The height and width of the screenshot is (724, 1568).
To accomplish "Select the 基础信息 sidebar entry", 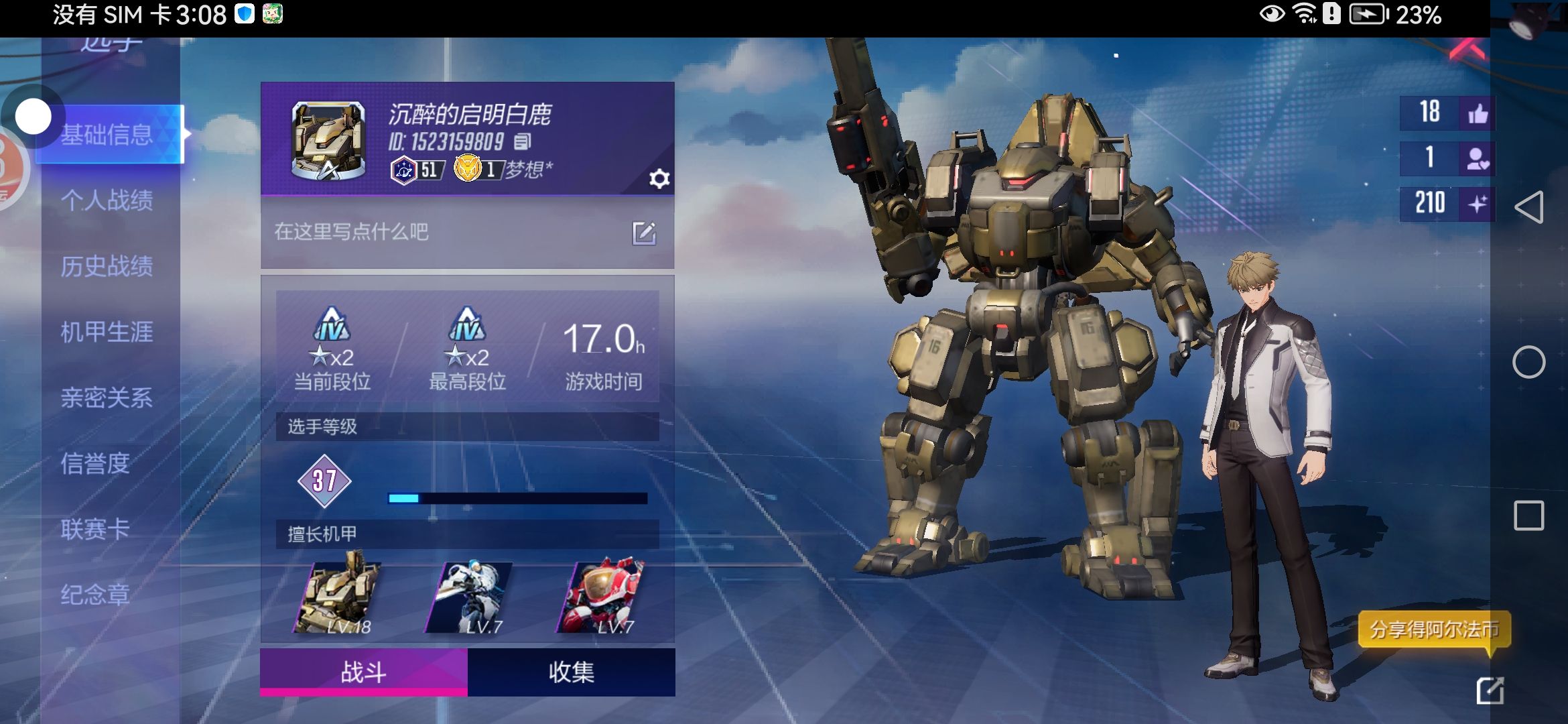I will (x=107, y=135).
